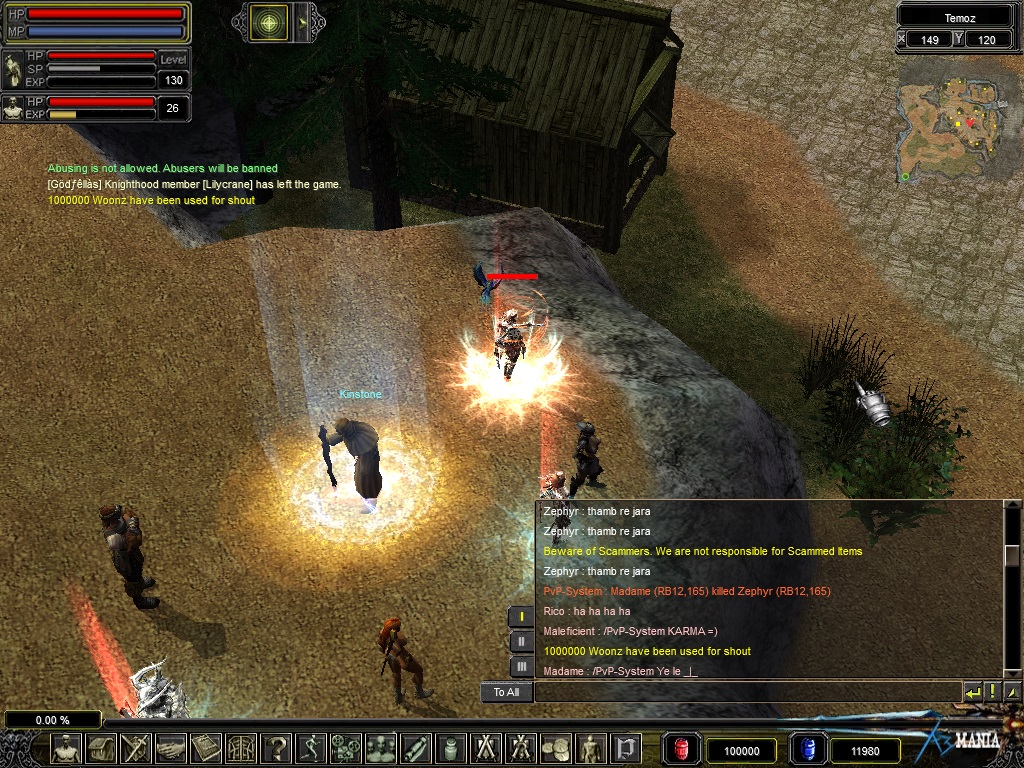Open the character status icon in toolbar

(x=67, y=748)
